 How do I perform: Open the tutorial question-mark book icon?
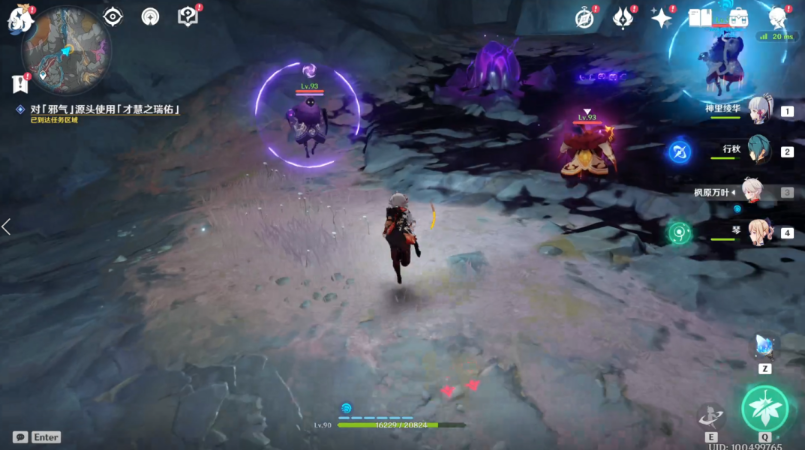(x=187, y=17)
